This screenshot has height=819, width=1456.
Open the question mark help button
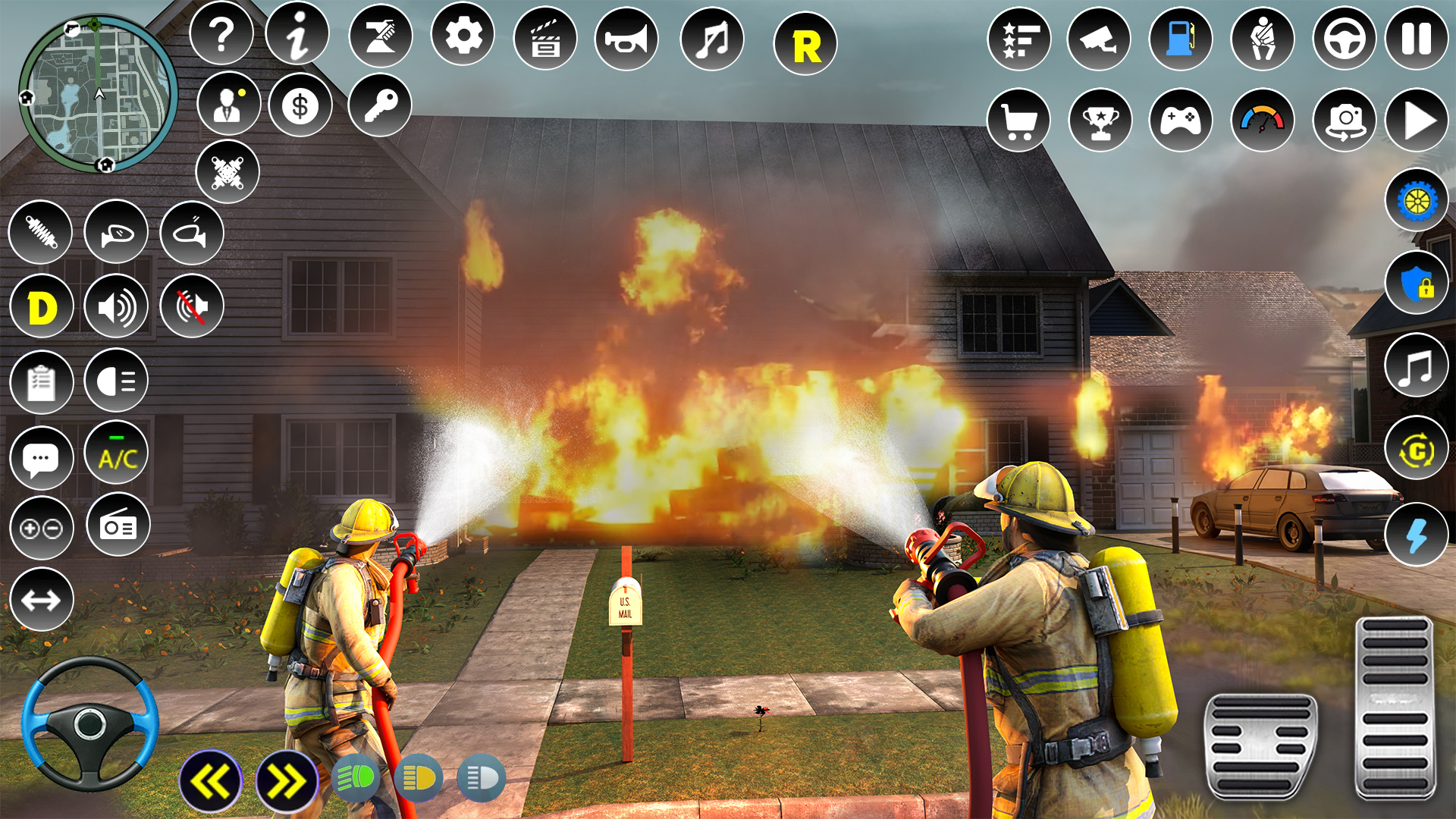221,34
